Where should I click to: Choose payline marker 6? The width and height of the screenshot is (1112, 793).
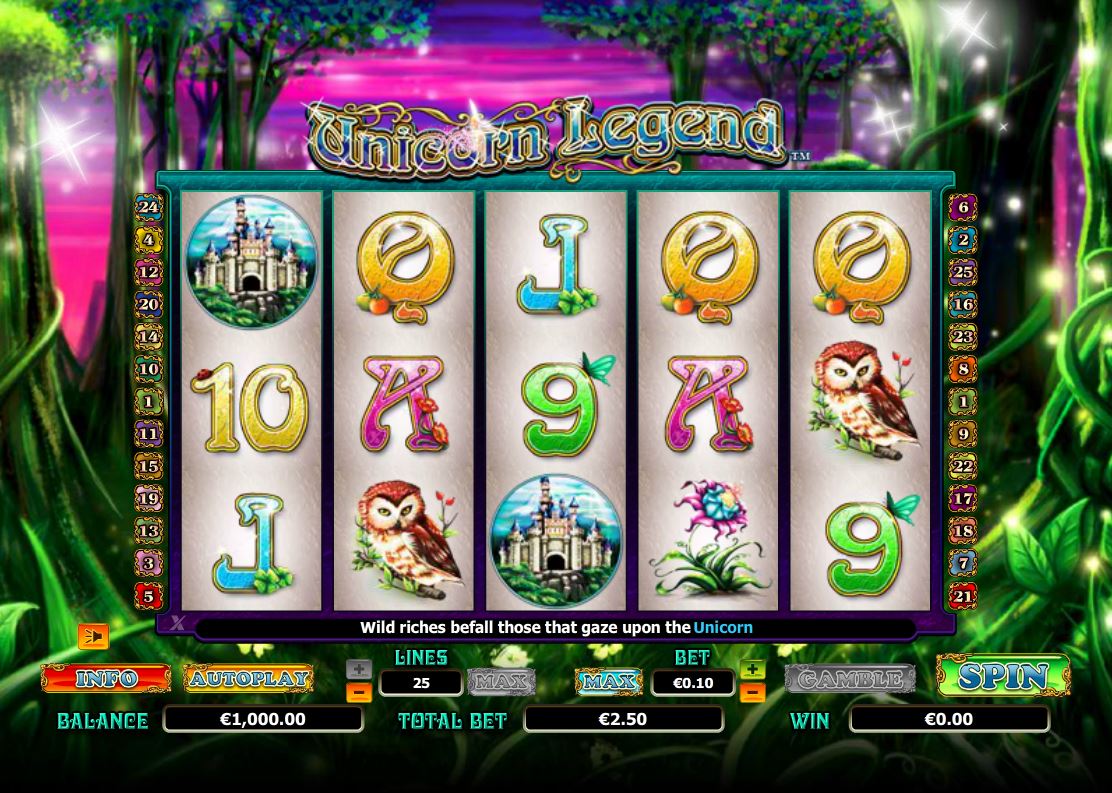click(963, 208)
